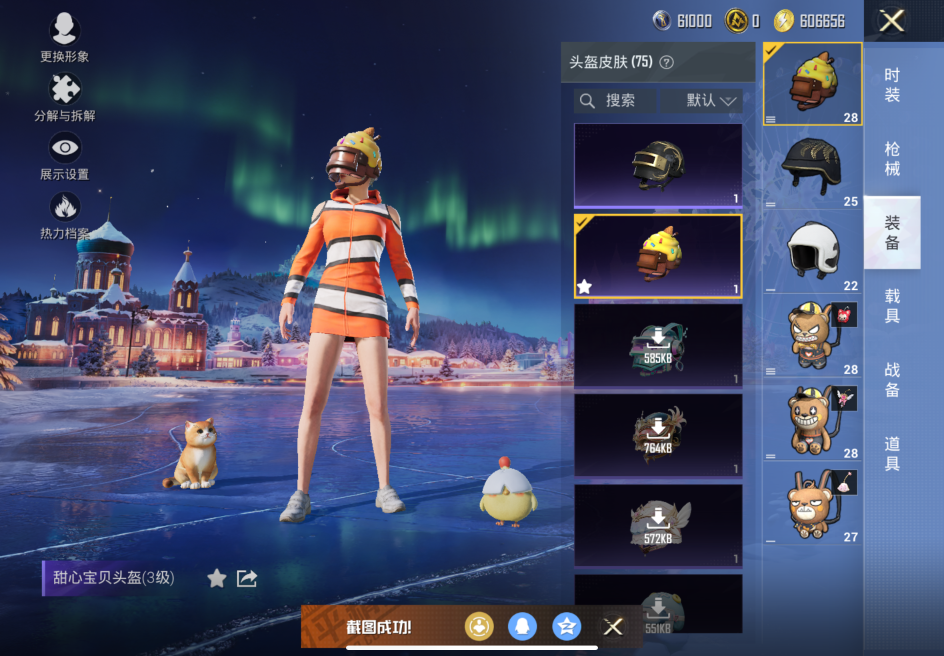Choose the white helmet equipment slot
This screenshot has height=656, width=944.
[x=812, y=251]
